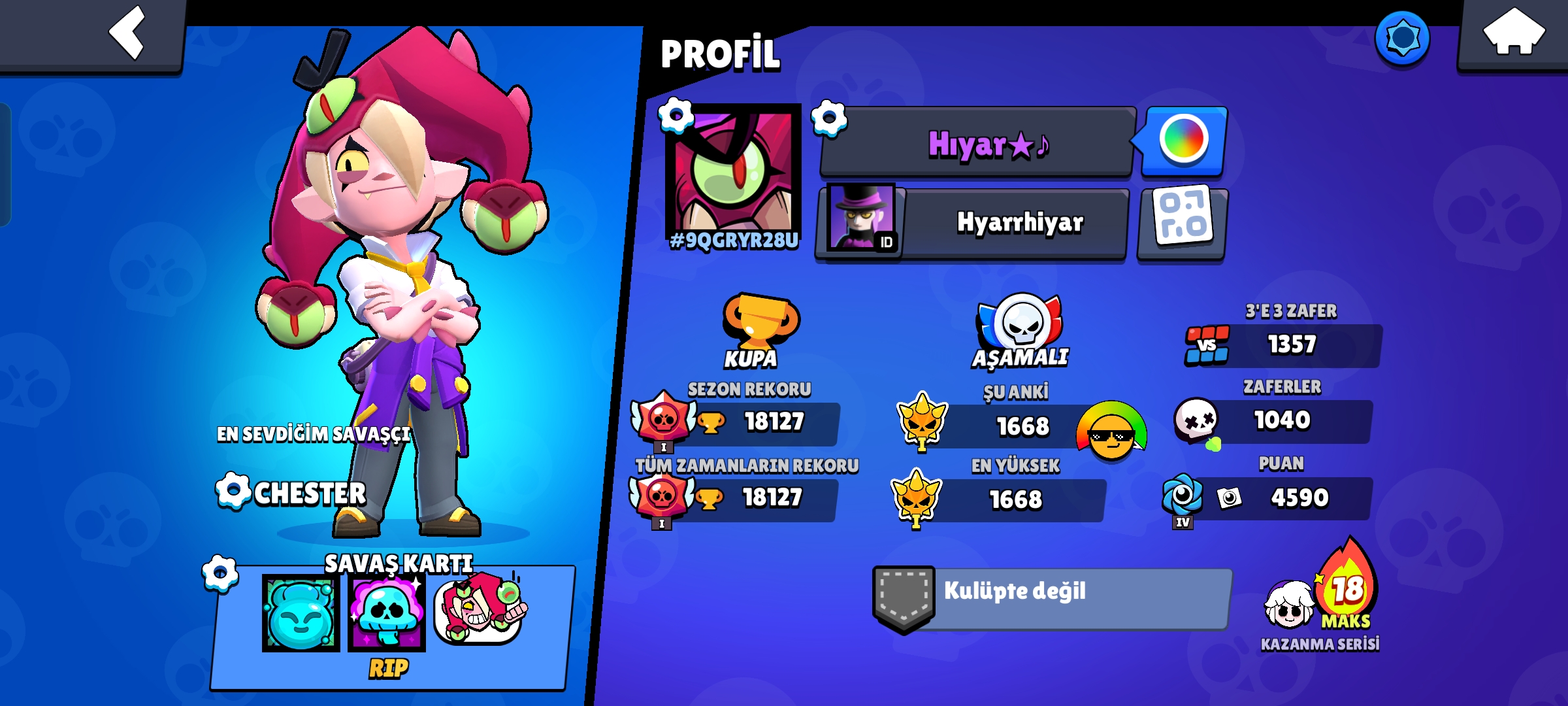Change favorite brawler Chester

coord(233,492)
